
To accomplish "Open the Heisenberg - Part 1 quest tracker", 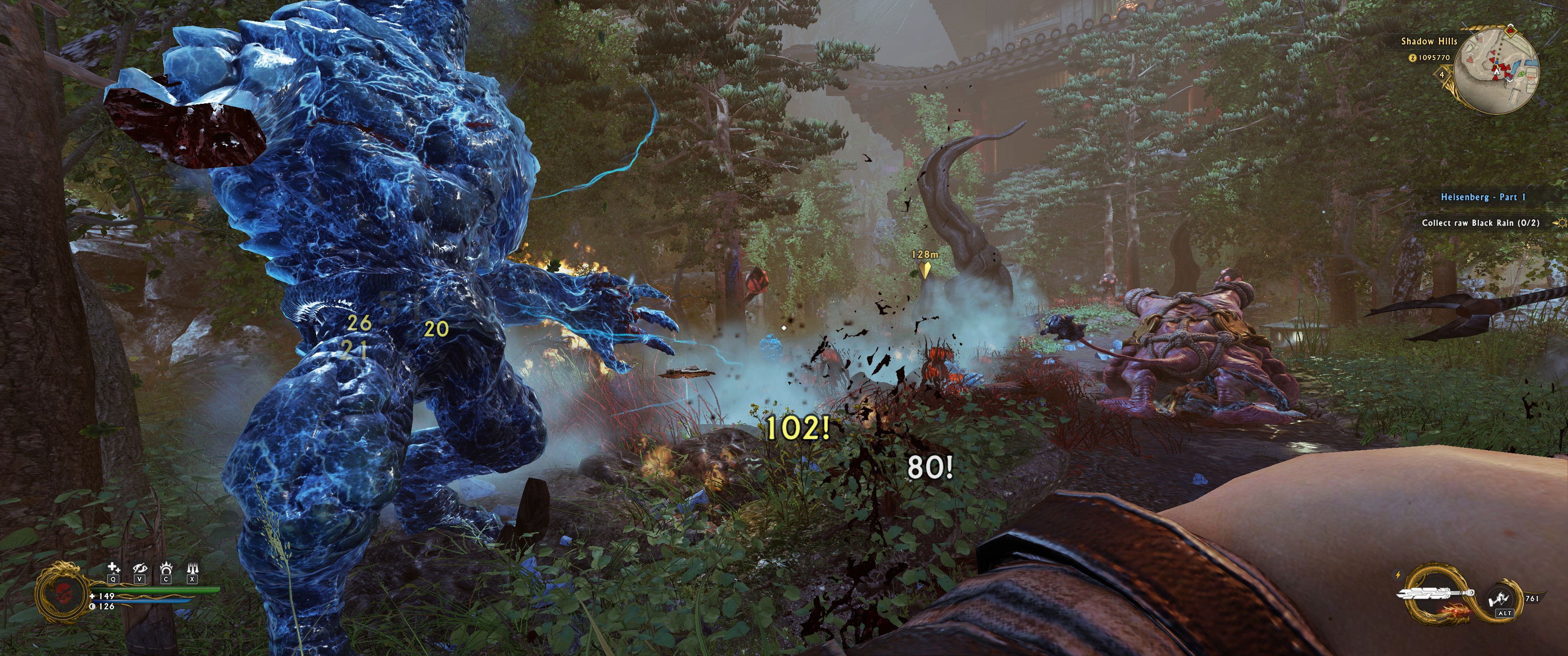I will click(x=1483, y=197).
